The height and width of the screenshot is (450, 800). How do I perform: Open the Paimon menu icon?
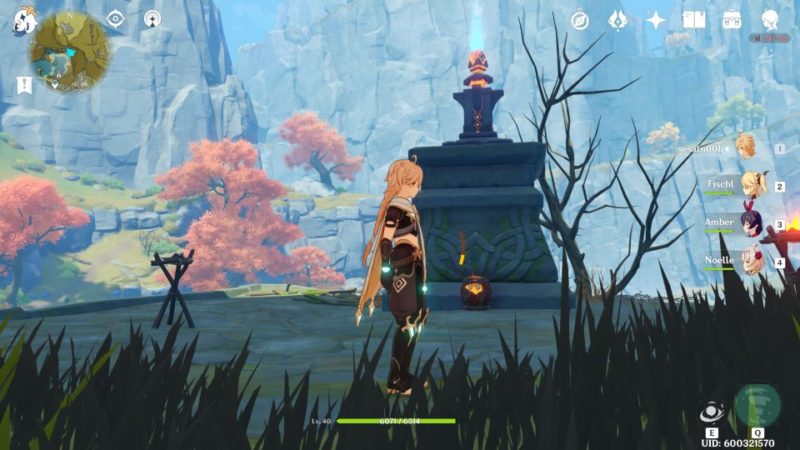point(23,20)
